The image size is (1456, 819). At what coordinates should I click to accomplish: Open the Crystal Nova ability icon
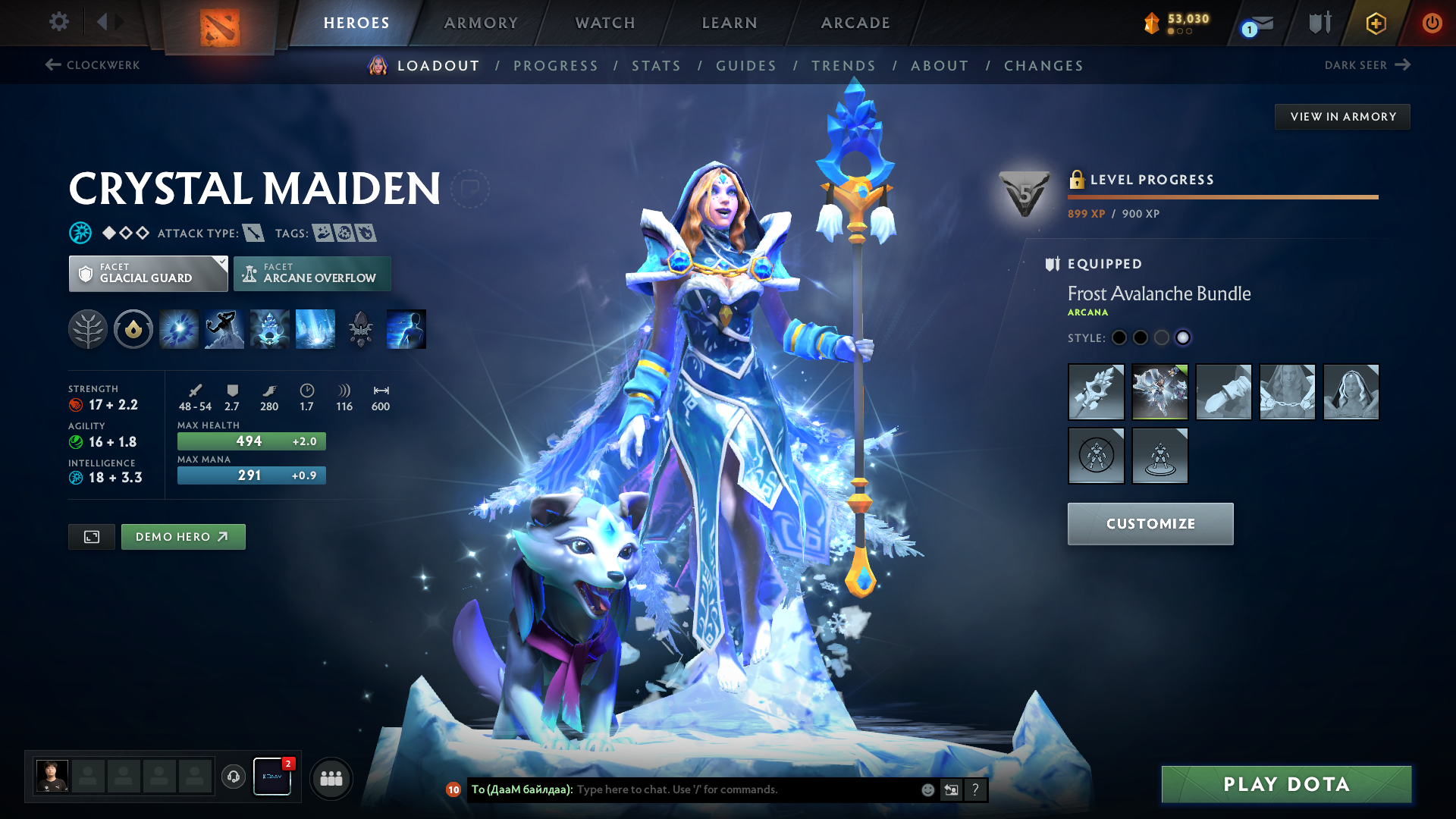[x=178, y=328]
